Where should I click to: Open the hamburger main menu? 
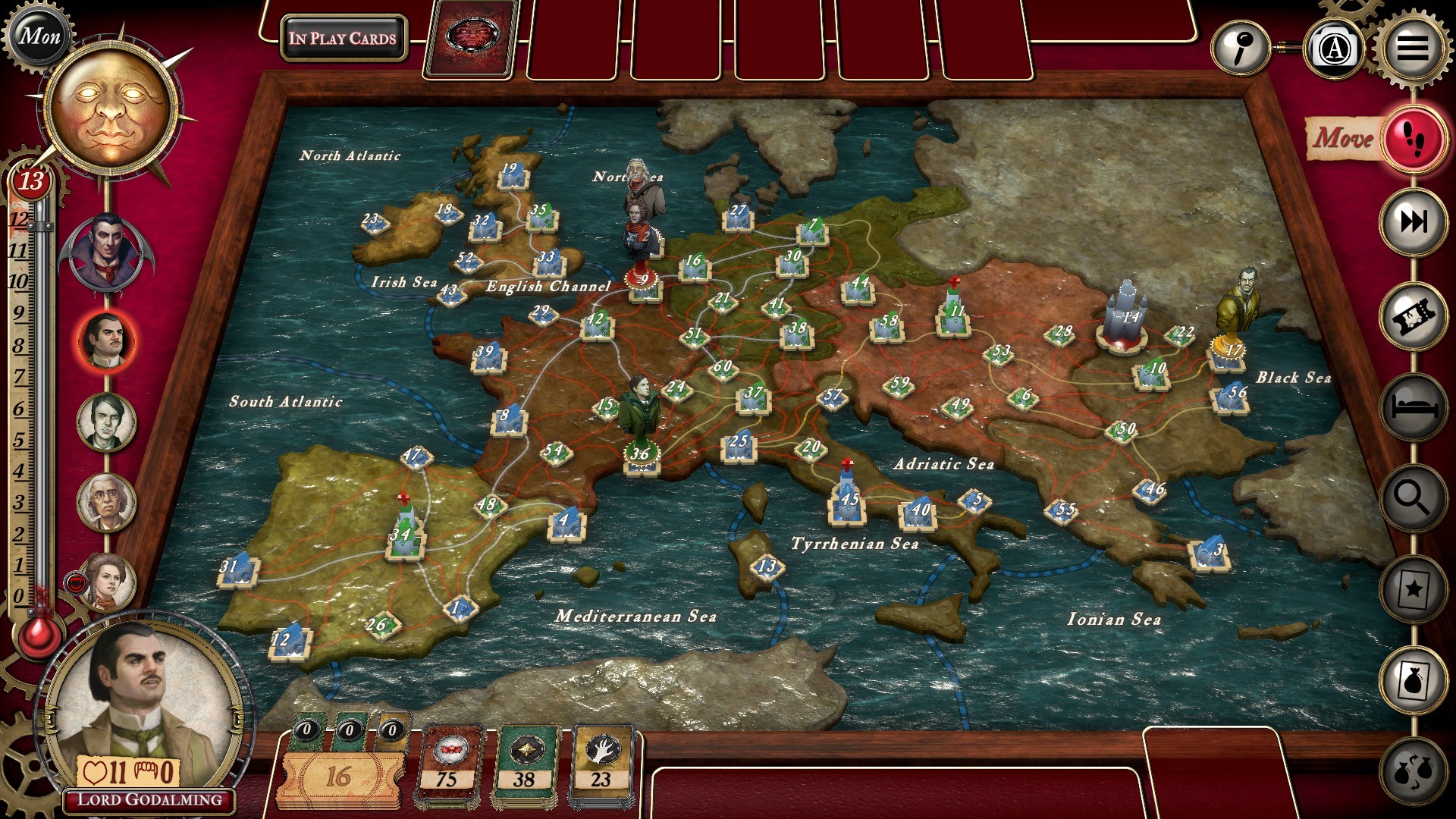coord(1412,48)
